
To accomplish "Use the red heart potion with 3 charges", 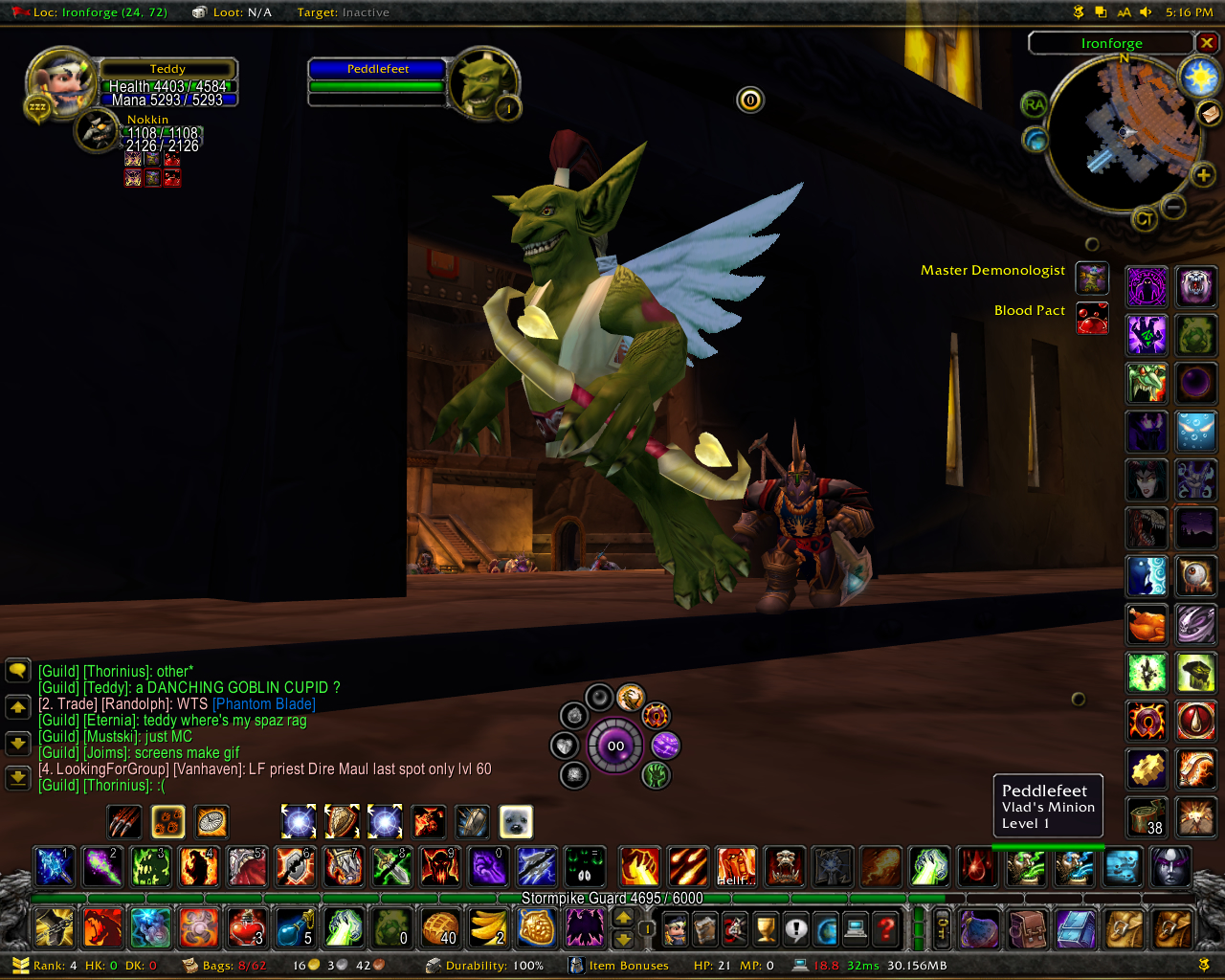I will pyautogui.click(x=246, y=927).
